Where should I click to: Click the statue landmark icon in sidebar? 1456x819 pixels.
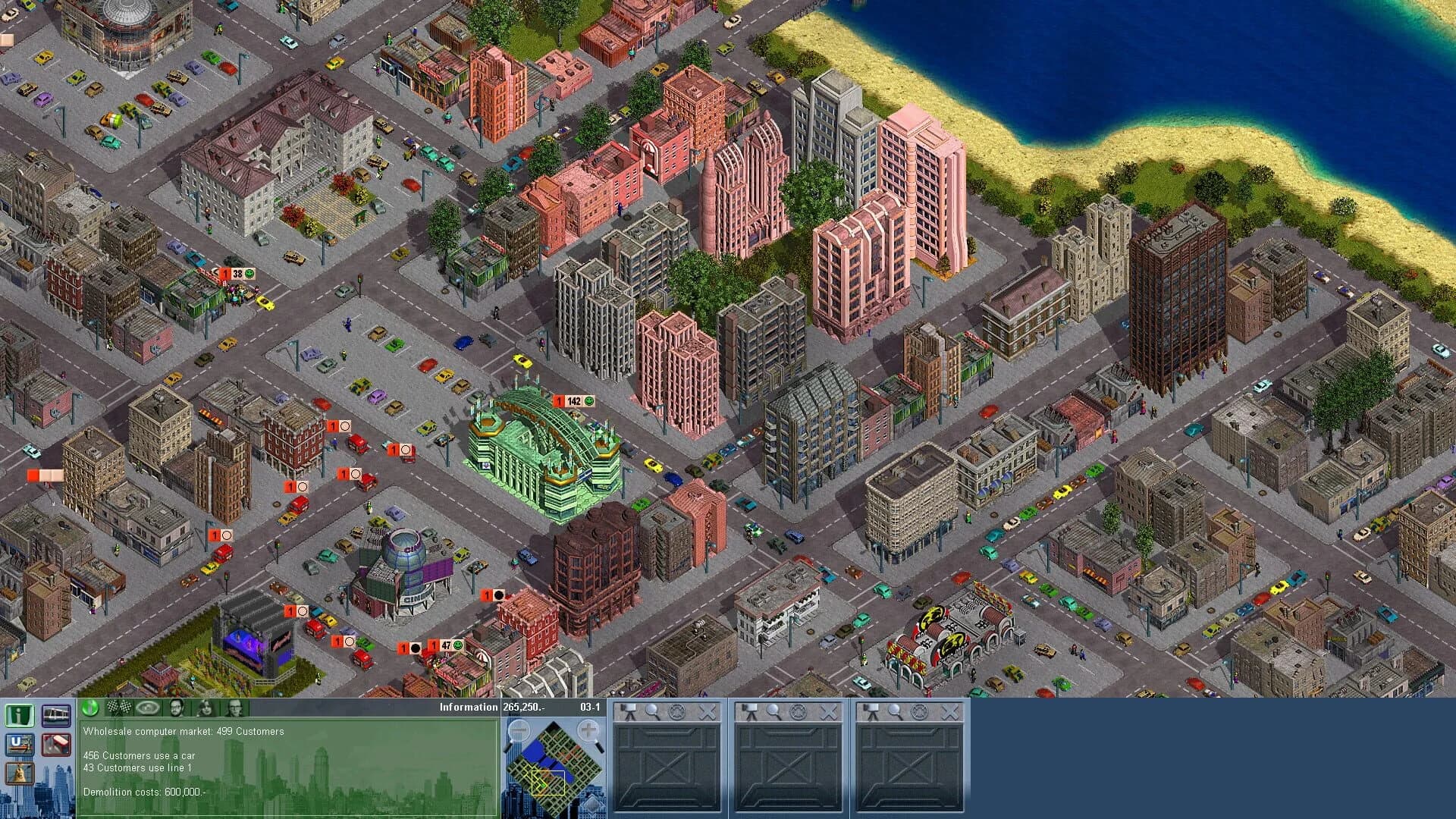click(20, 773)
